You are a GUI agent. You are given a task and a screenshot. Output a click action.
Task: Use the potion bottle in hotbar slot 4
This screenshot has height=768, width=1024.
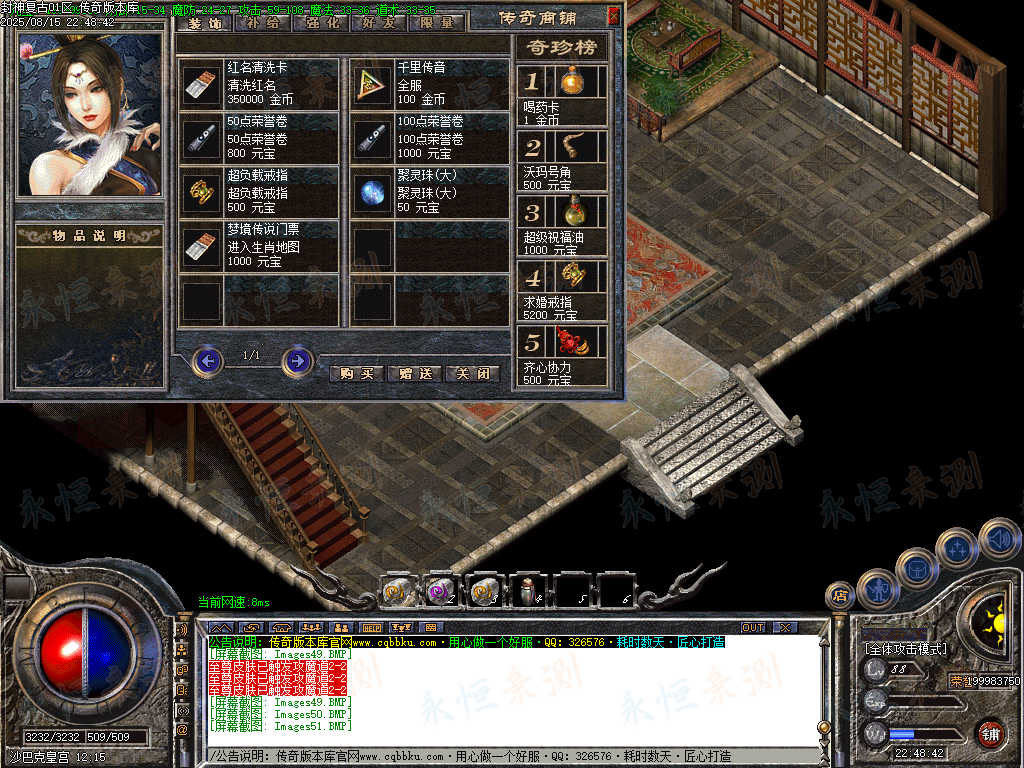(x=526, y=592)
